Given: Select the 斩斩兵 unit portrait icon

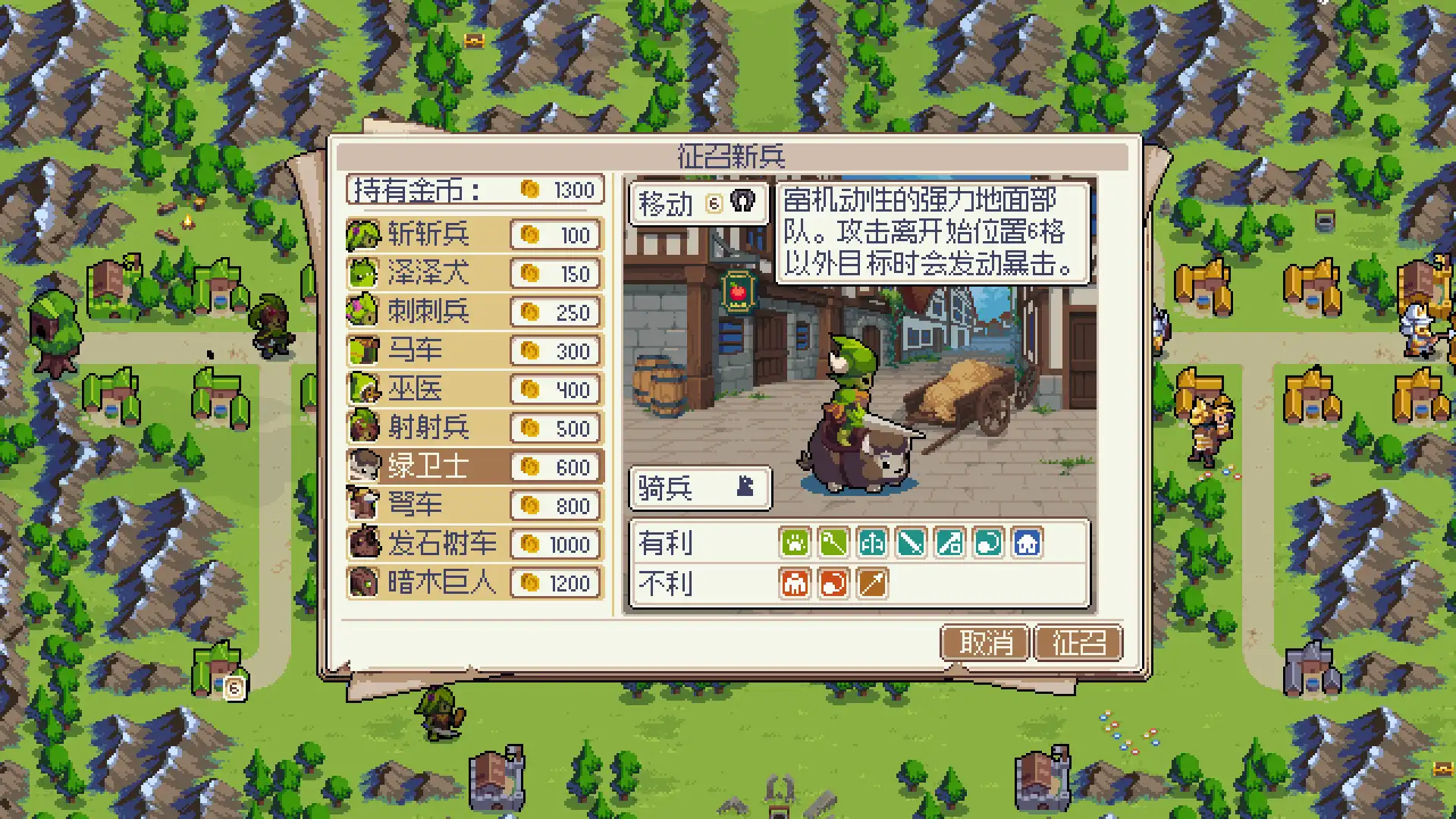Looking at the screenshot, I should pyautogui.click(x=364, y=235).
